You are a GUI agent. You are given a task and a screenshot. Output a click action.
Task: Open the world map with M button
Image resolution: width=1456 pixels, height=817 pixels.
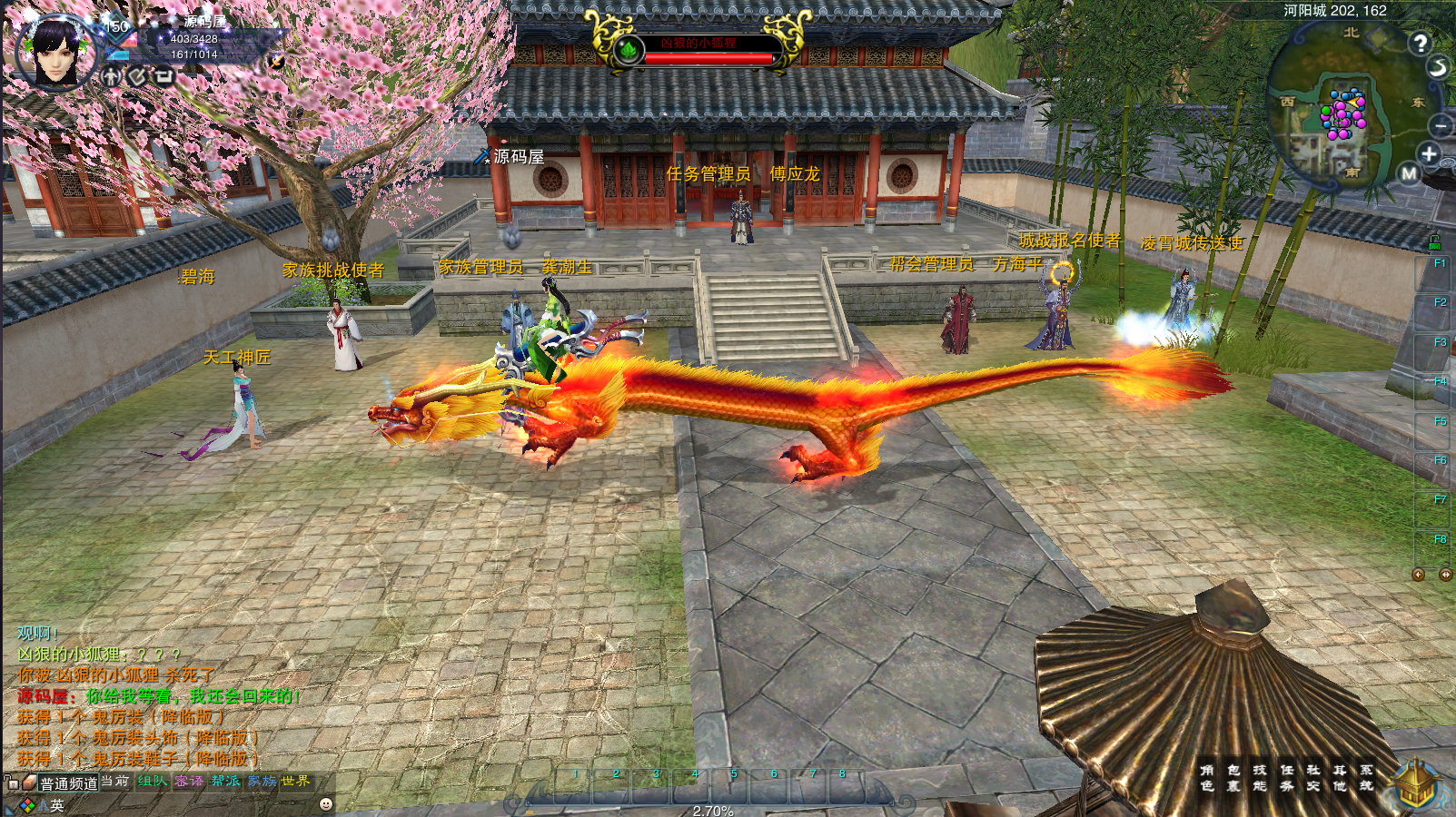point(1409,173)
